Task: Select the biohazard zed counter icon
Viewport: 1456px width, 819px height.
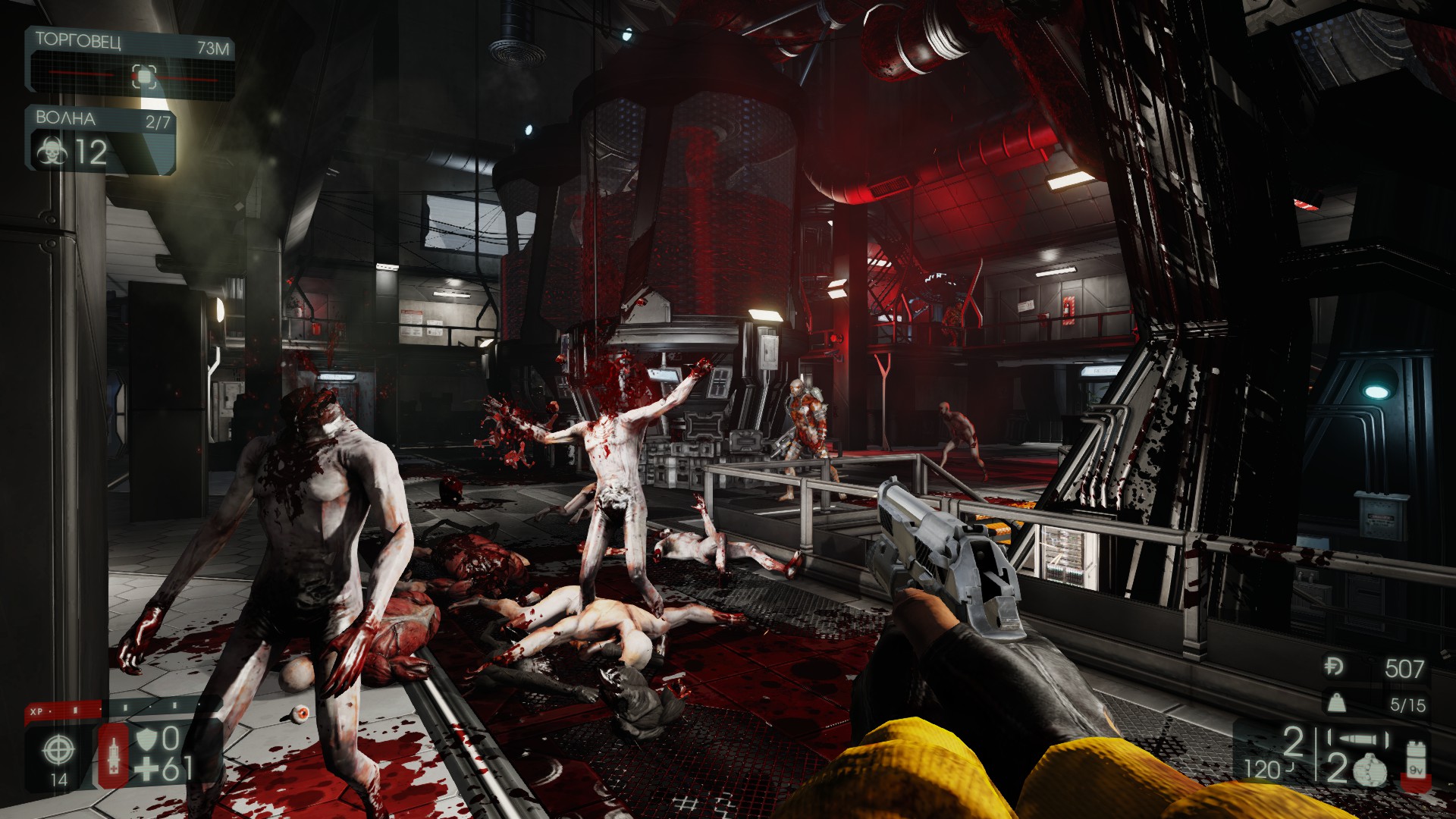Action: coord(51,152)
